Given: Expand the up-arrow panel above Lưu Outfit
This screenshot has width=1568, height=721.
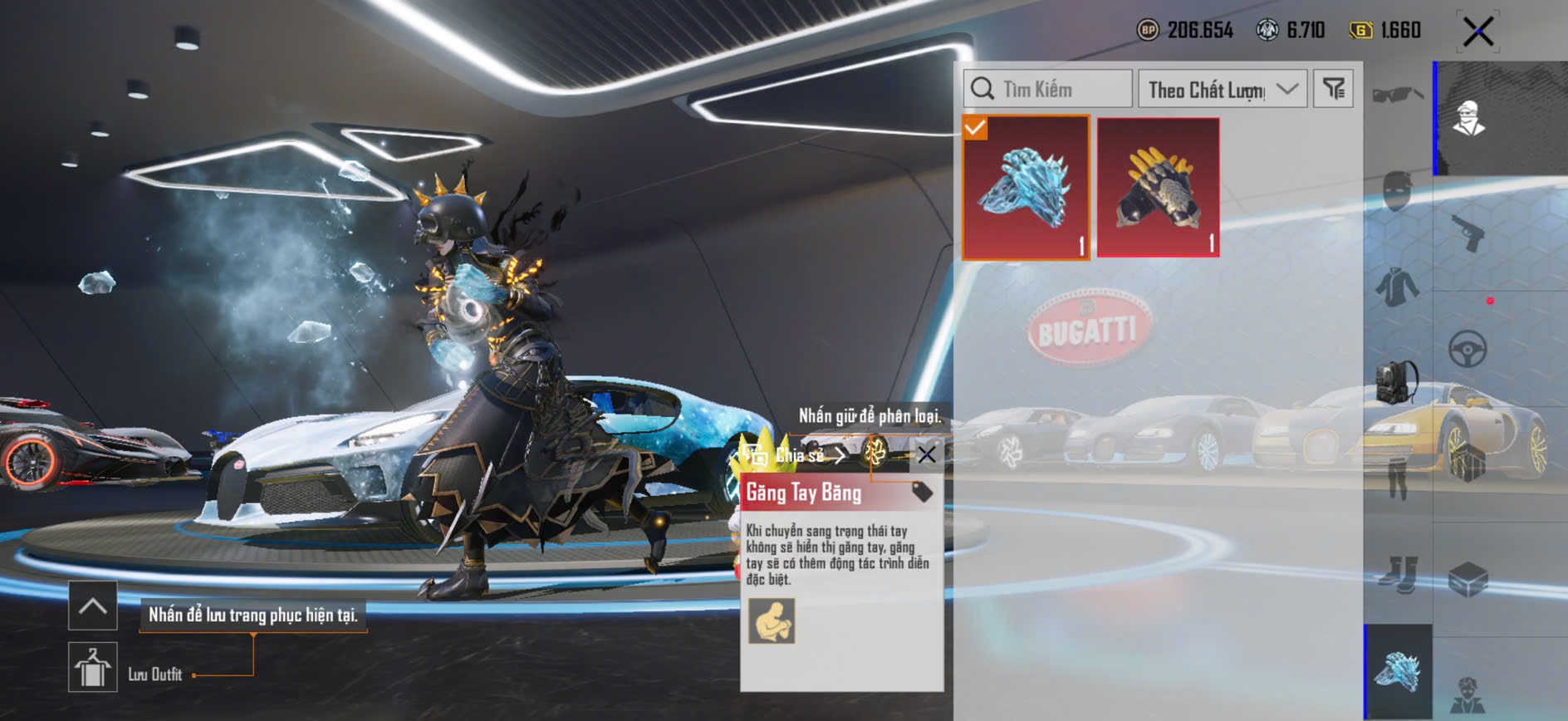Looking at the screenshot, I should click(x=93, y=606).
